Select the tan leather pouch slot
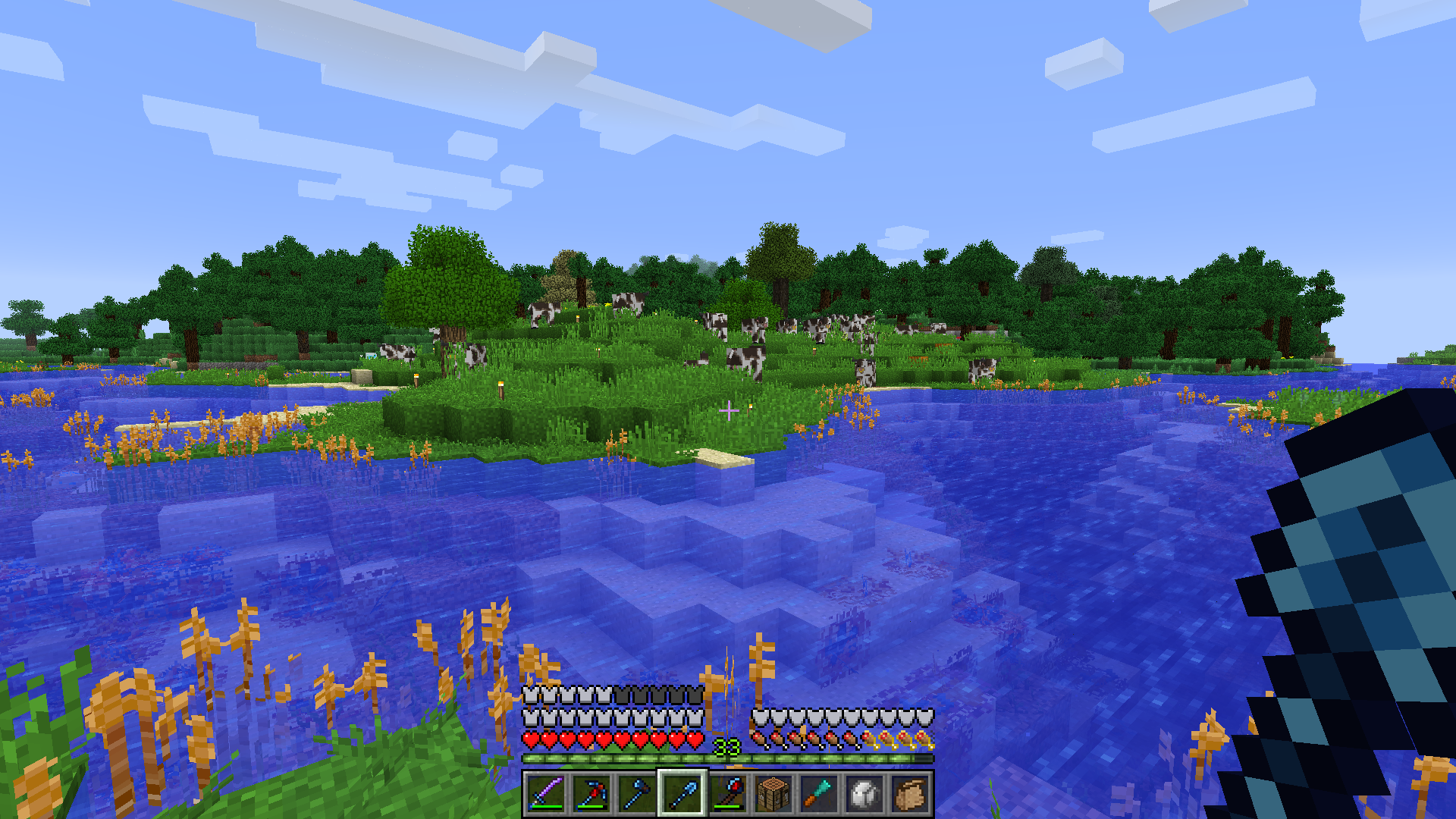 click(x=910, y=794)
